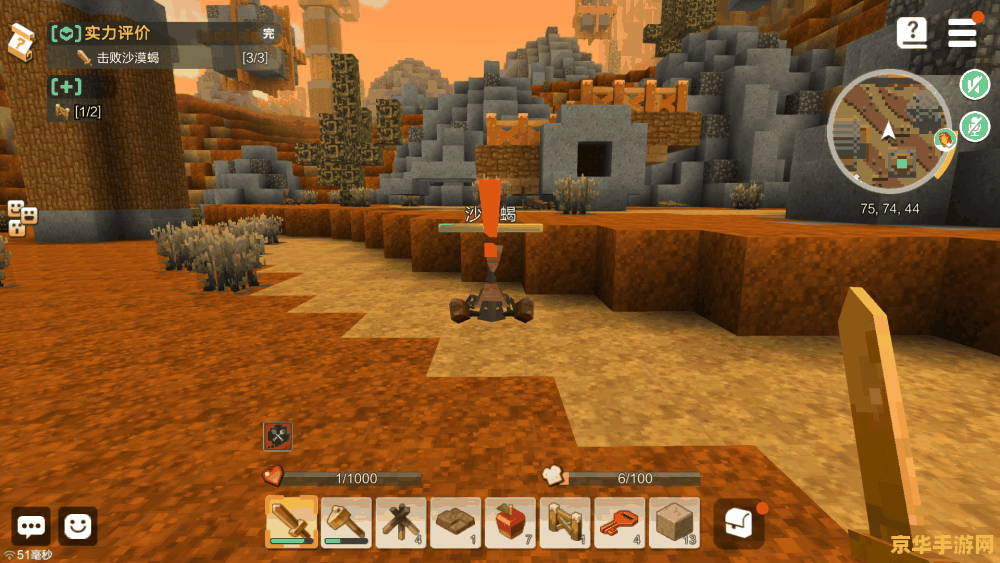Screen dimensions: 1000x563
Task: Open the circular minimap
Action: click(889, 131)
